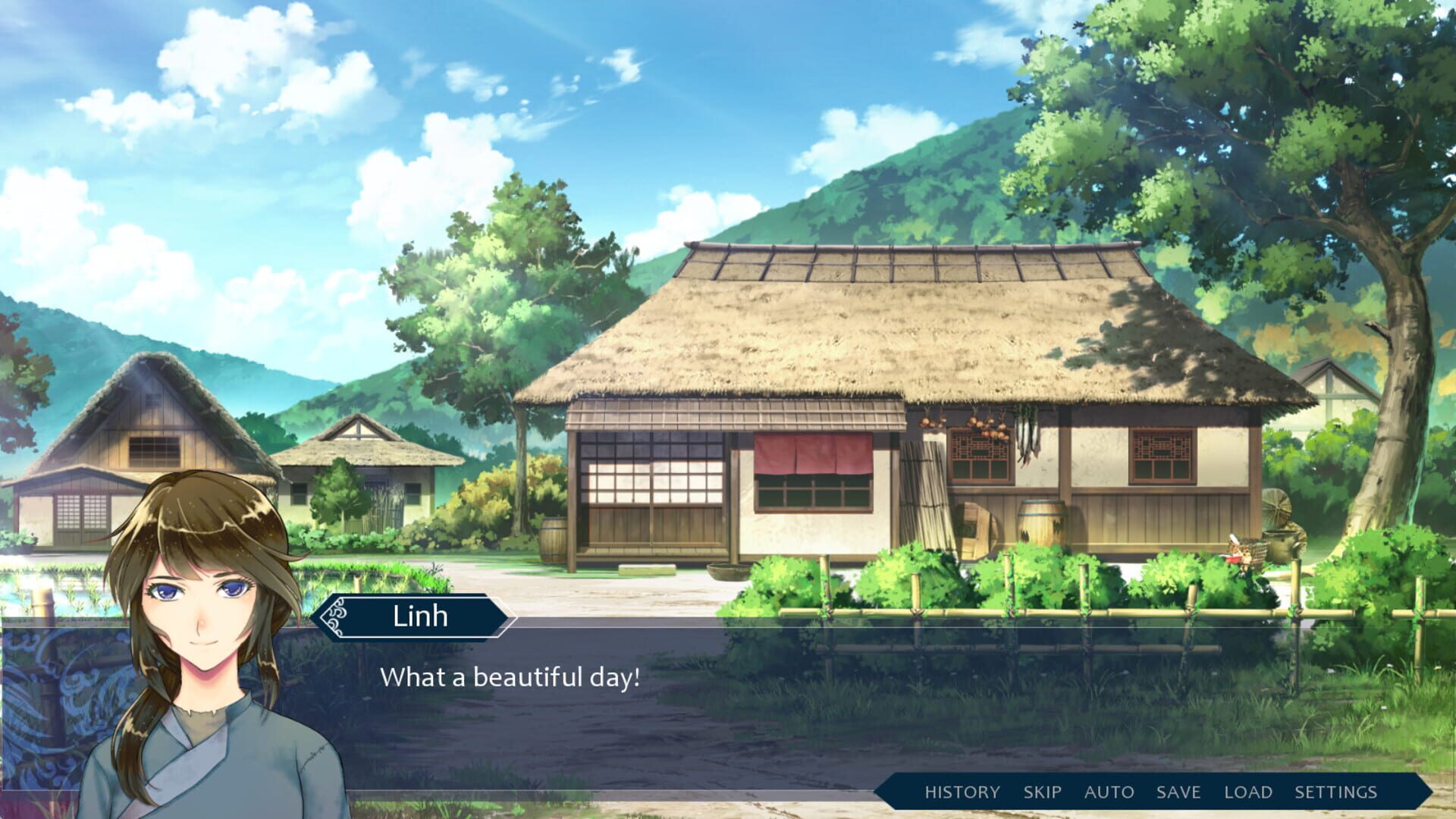1456x819 pixels.
Task: Select SKIP in the bottom toolbar
Action: (1041, 792)
